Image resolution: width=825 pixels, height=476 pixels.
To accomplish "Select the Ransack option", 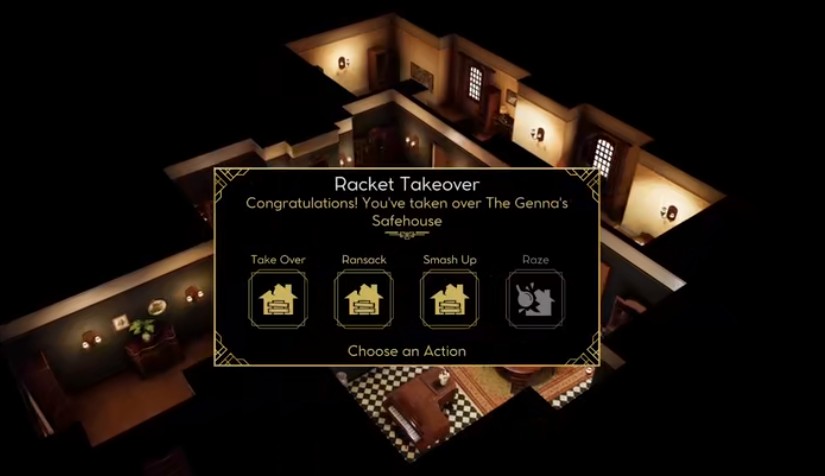I will point(364,298).
